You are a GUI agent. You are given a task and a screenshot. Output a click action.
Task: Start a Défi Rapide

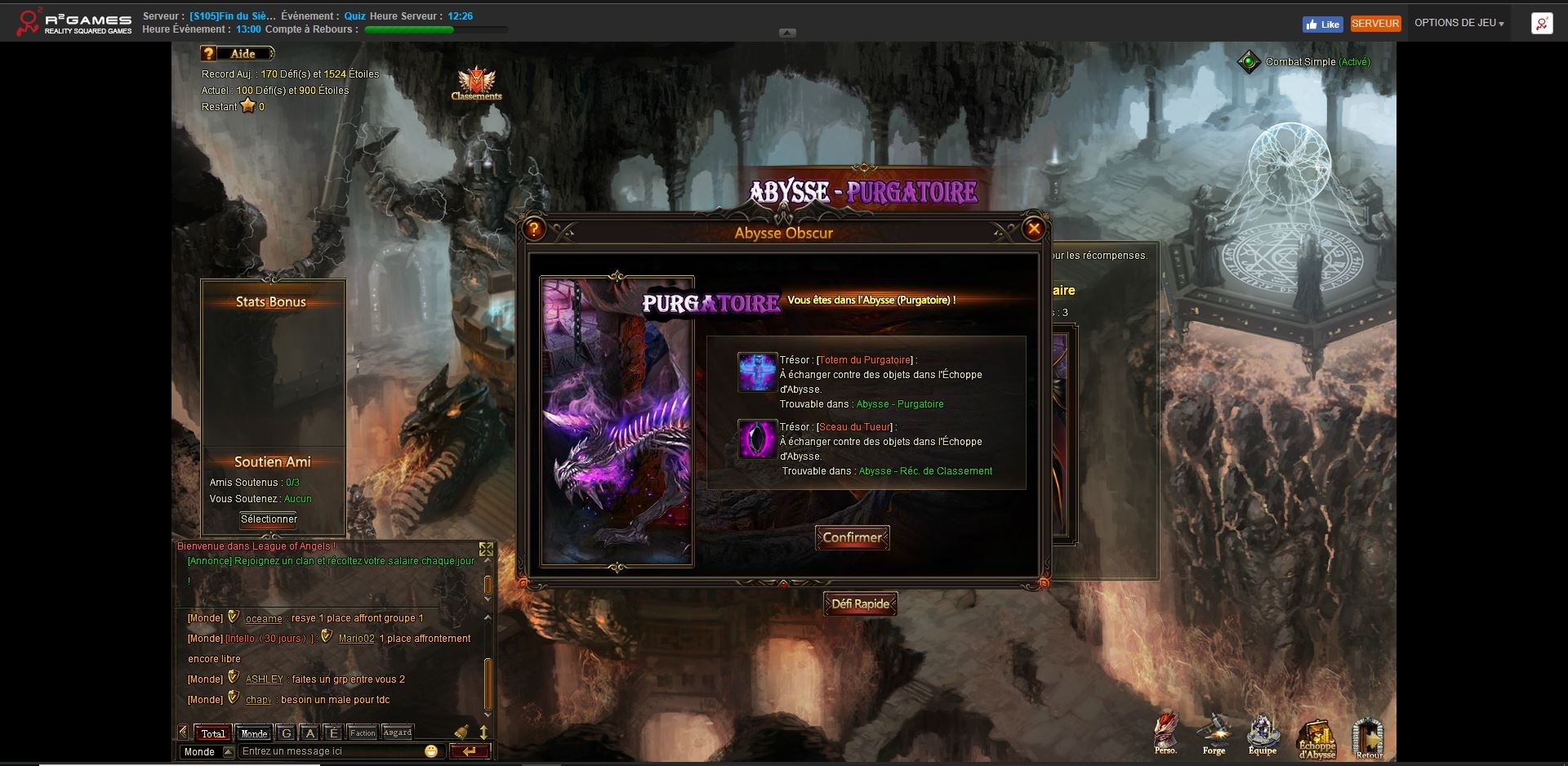click(x=860, y=604)
